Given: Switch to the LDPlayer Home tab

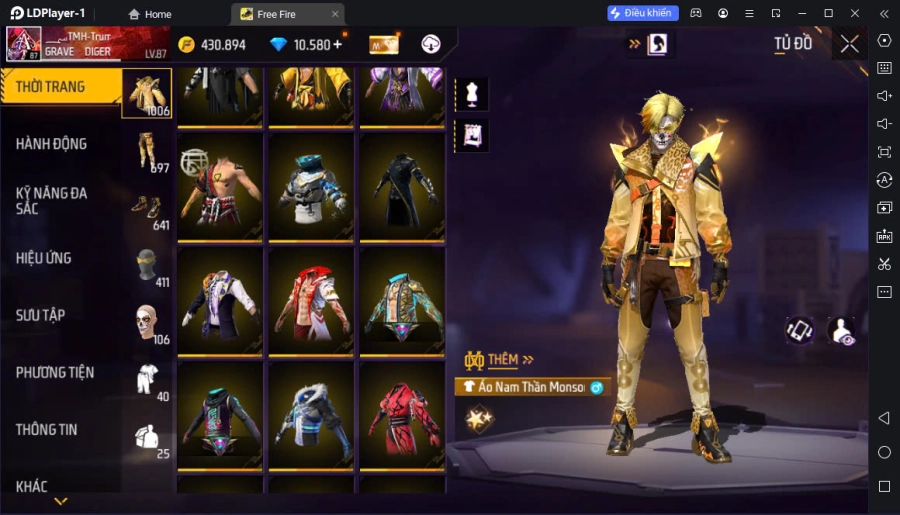Looking at the screenshot, I should coord(149,14).
